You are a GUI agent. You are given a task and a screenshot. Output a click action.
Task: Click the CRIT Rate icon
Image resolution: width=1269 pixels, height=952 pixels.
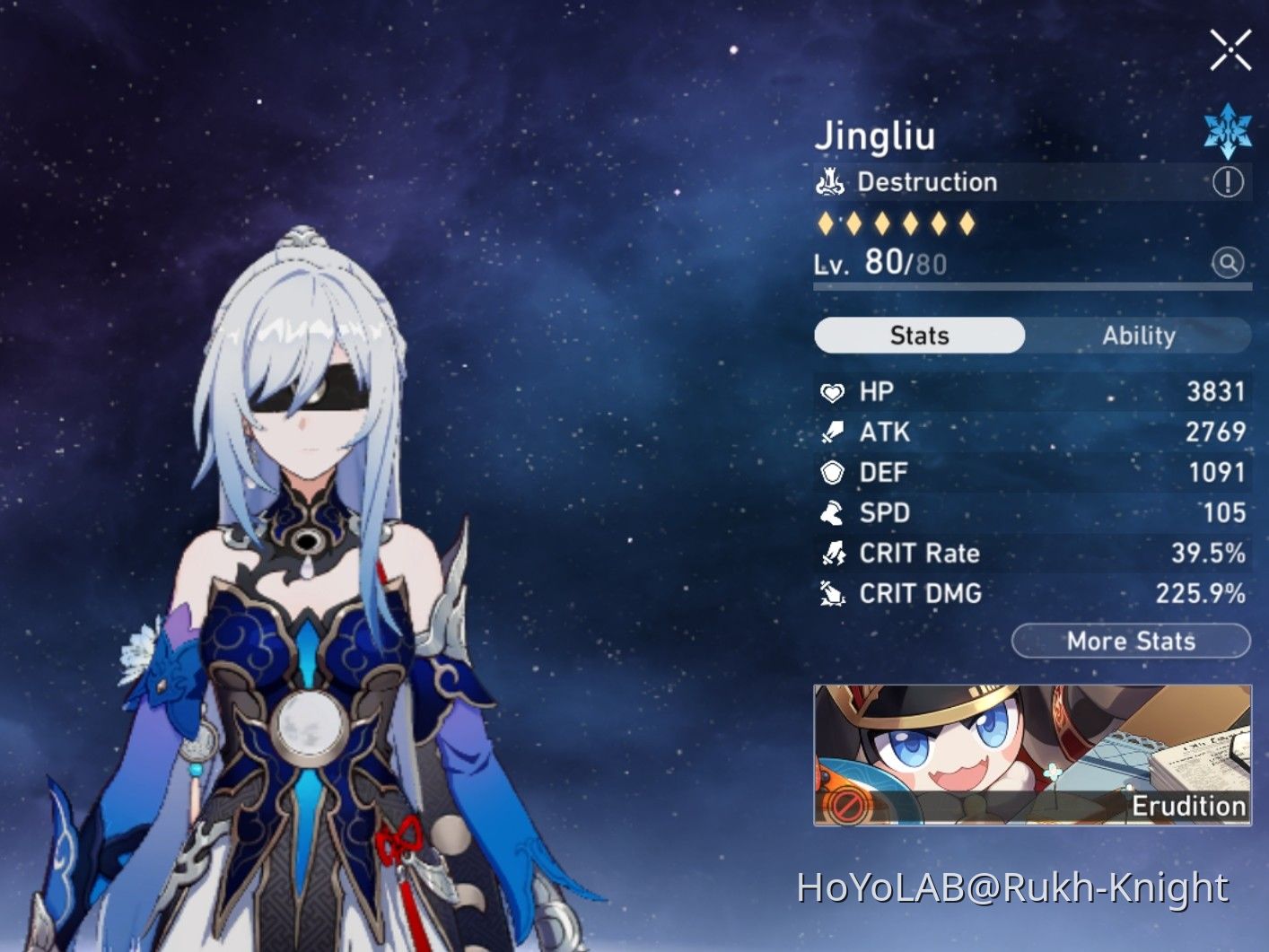coord(833,554)
